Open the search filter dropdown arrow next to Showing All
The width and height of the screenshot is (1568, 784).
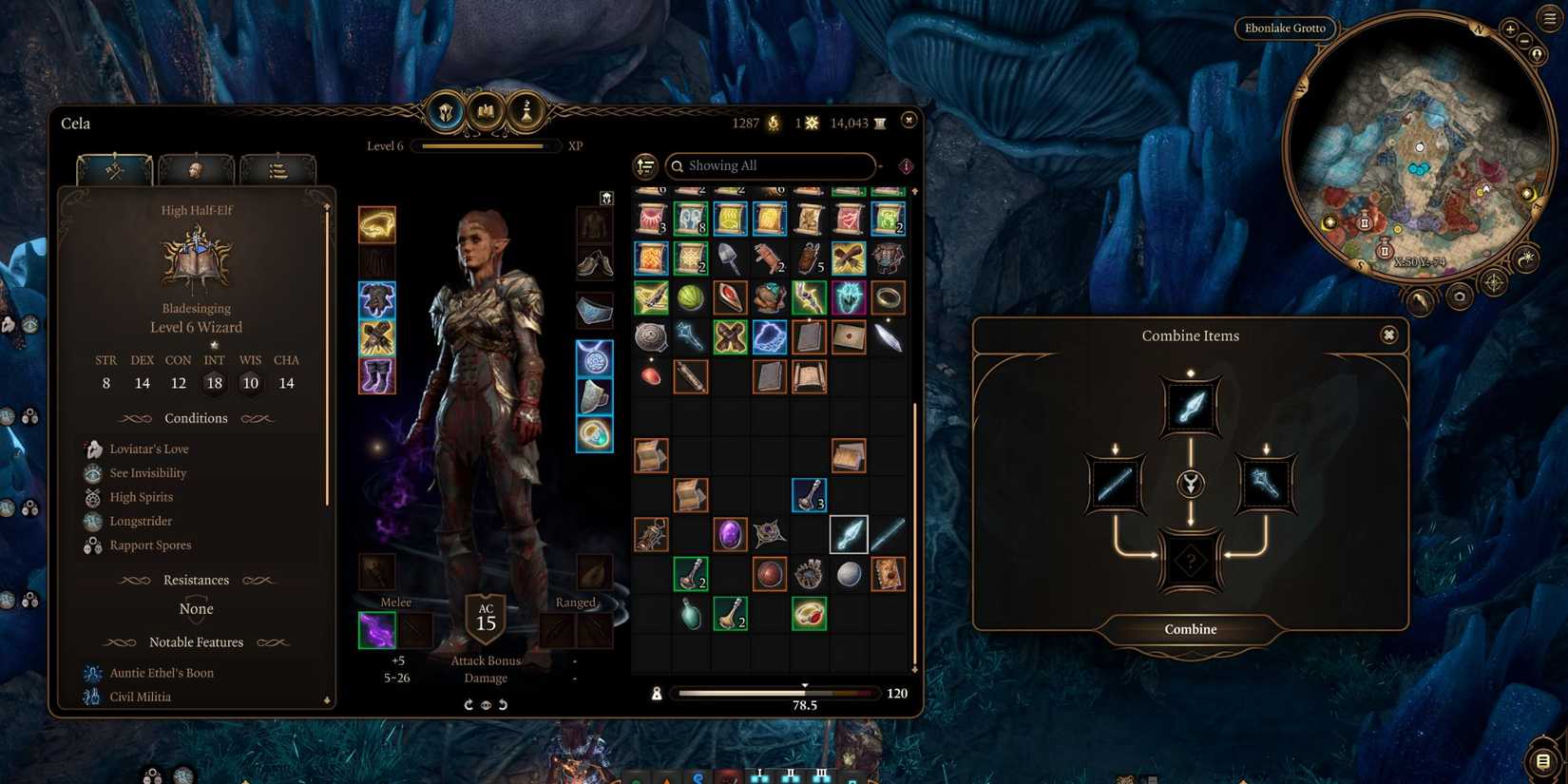(x=880, y=166)
